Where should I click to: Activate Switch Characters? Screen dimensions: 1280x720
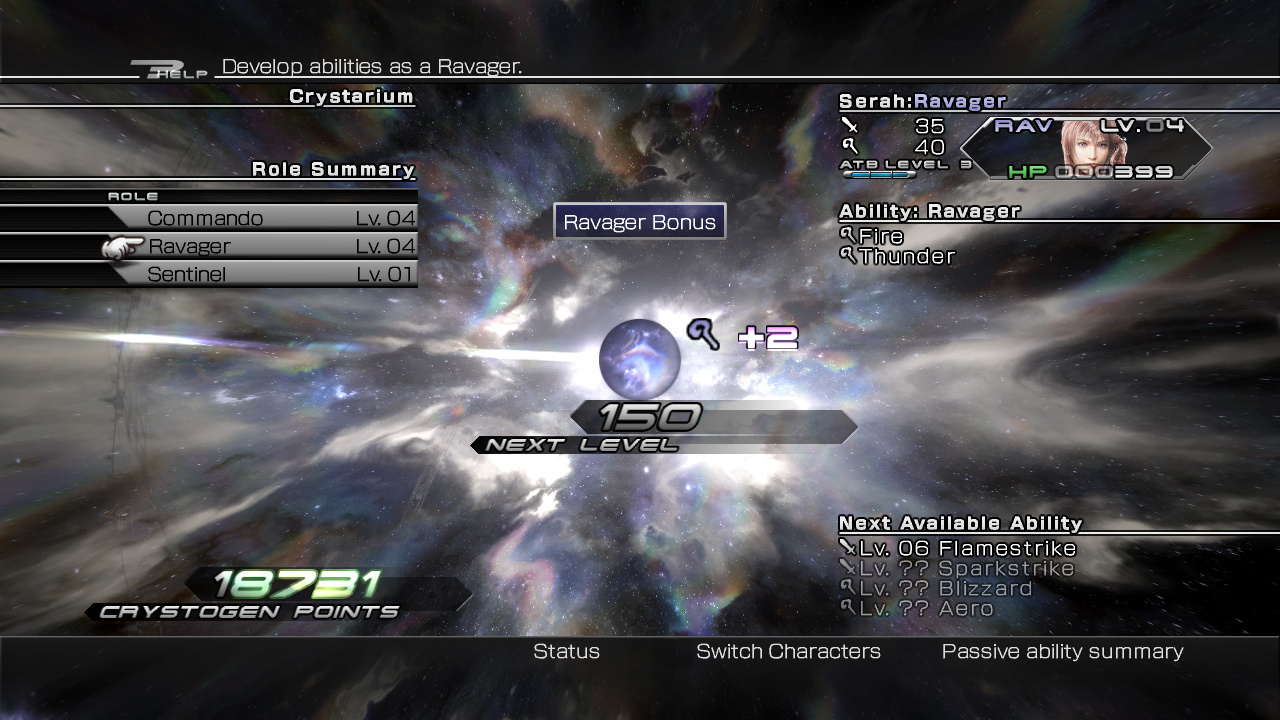coord(788,651)
